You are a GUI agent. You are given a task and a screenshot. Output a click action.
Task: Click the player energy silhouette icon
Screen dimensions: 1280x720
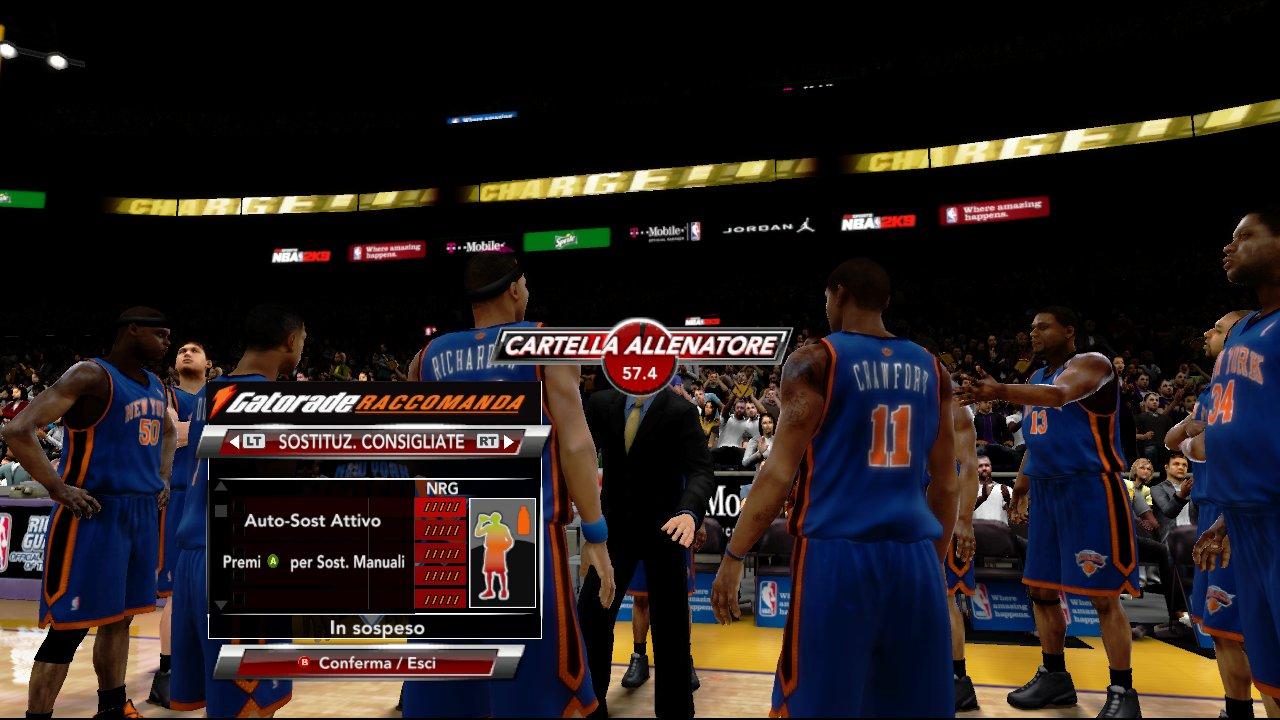[x=502, y=552]
